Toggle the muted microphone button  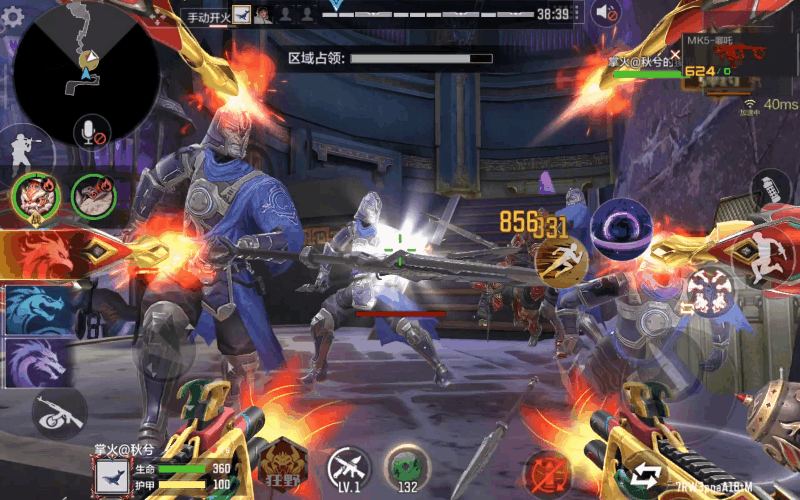tap(90, 130)
